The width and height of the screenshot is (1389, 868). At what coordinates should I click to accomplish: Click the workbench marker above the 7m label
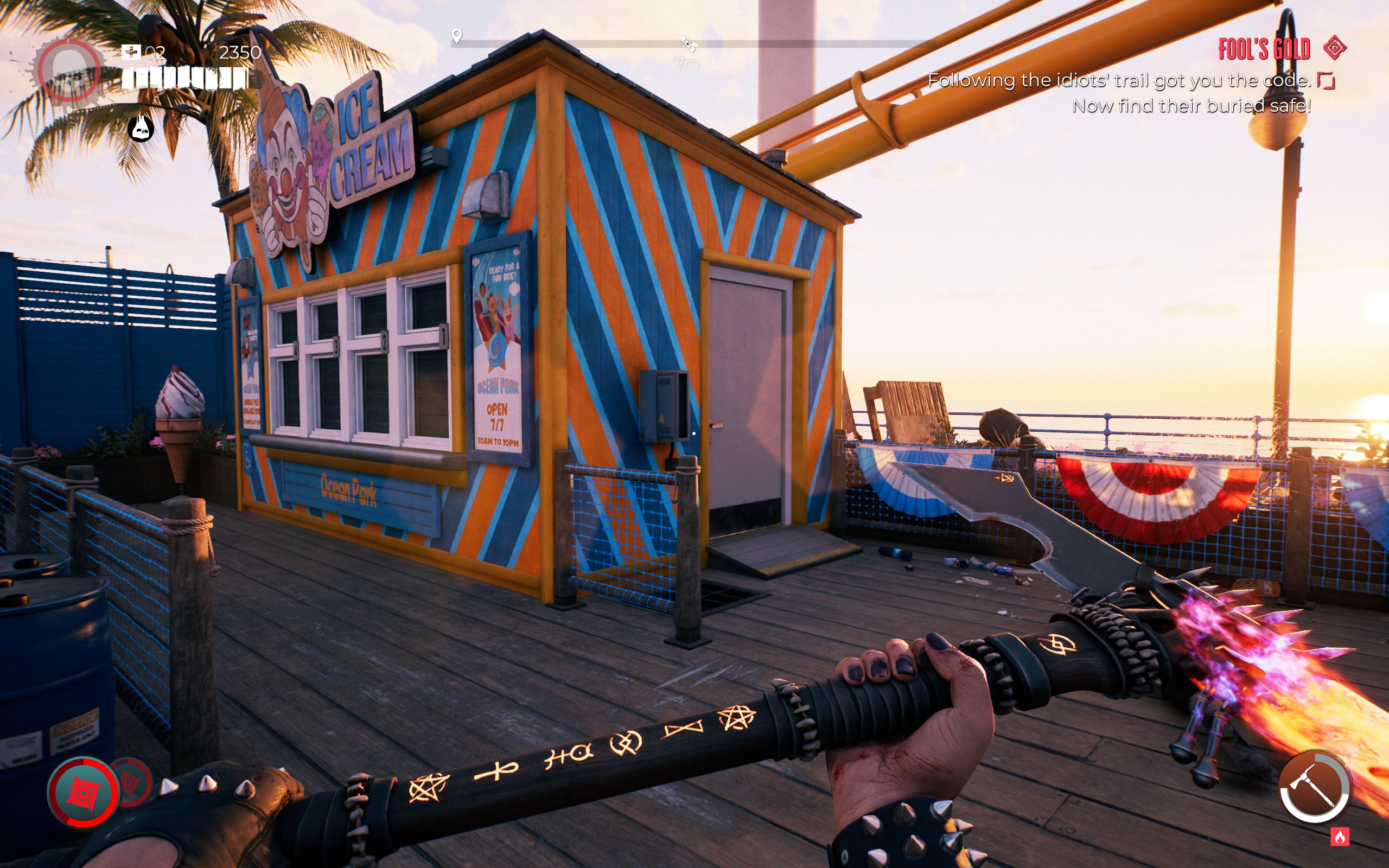point(689,44)
